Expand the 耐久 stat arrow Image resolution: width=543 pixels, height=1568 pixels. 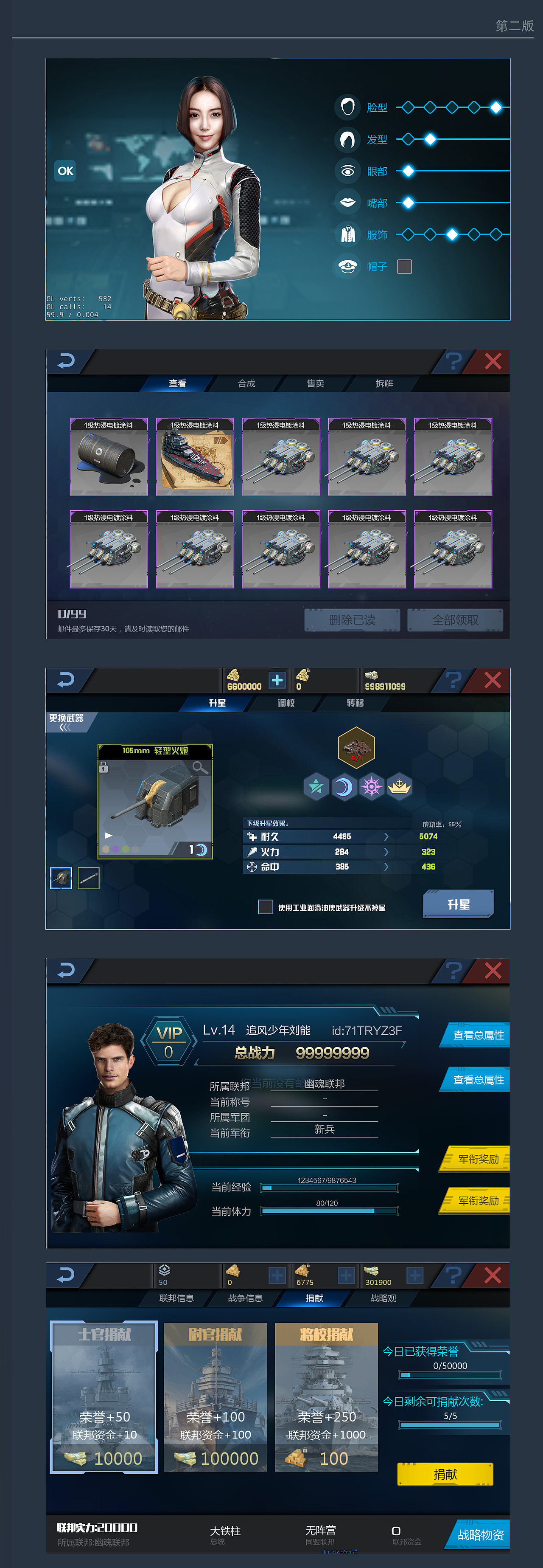click(387, 836)
